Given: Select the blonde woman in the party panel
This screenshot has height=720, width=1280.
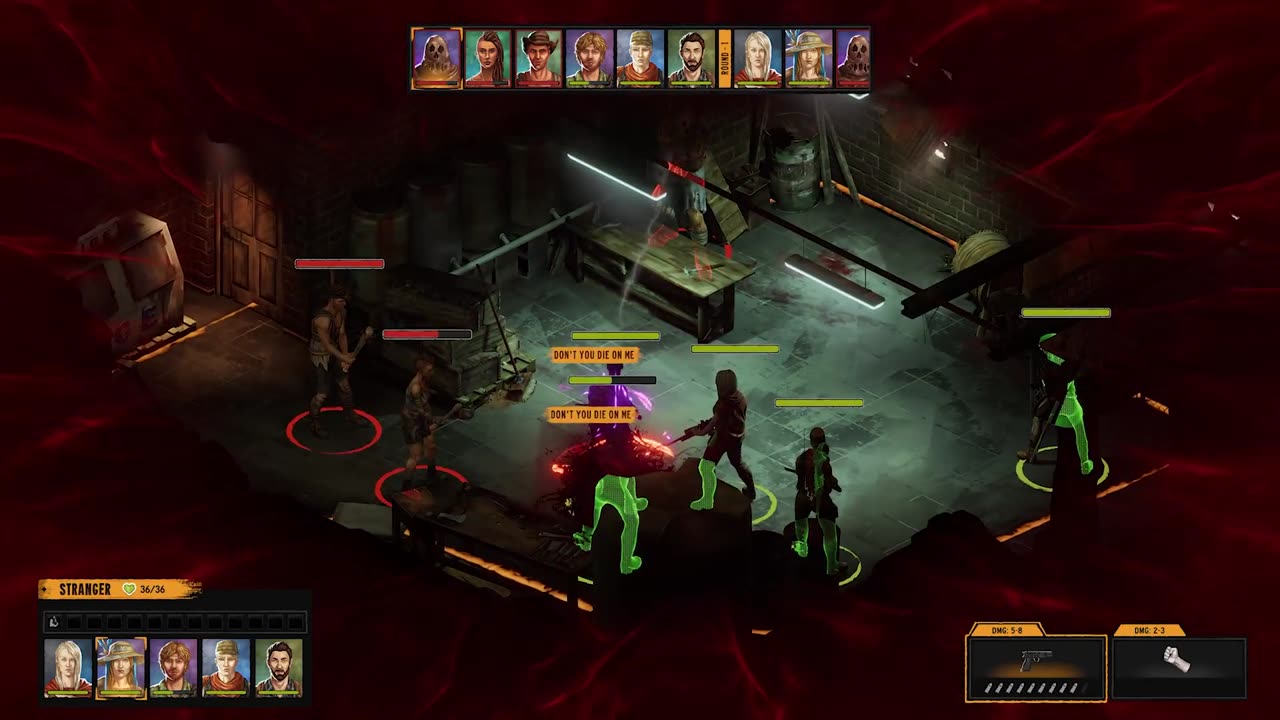Looking at the screenshot, I should pos(68,666).
